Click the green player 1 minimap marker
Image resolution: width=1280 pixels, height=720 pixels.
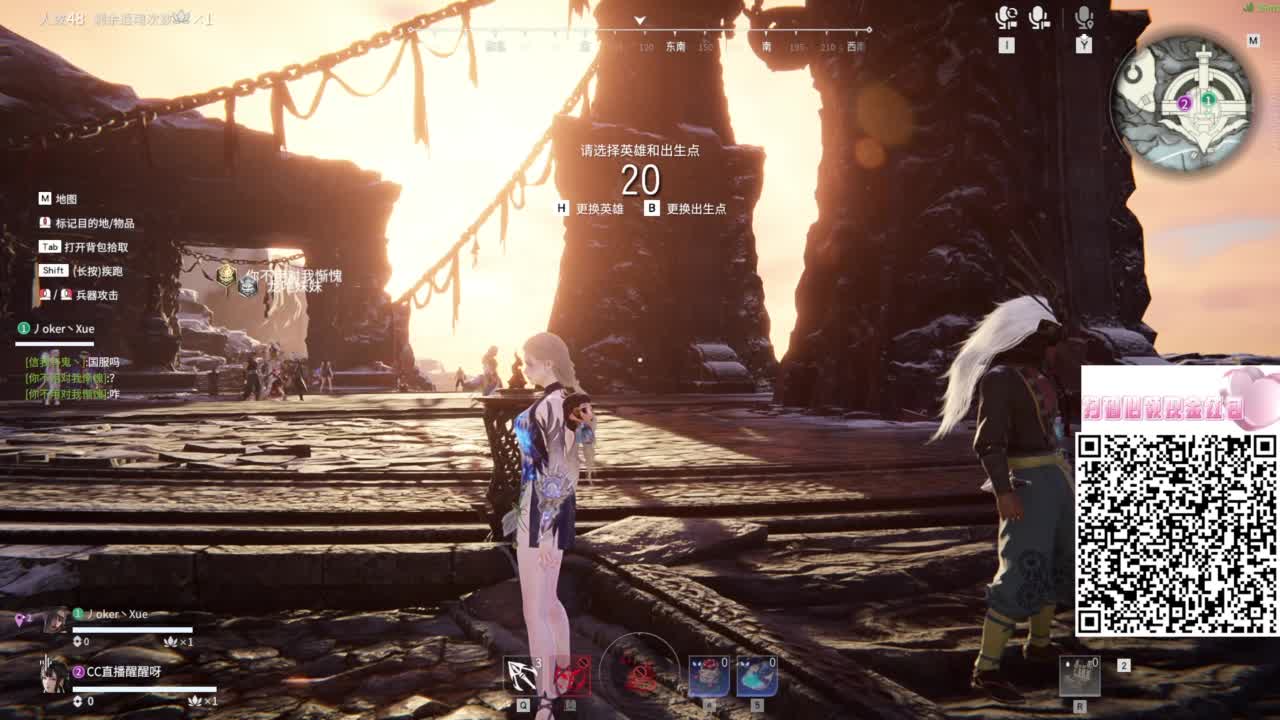click(x=1208, y=99)
